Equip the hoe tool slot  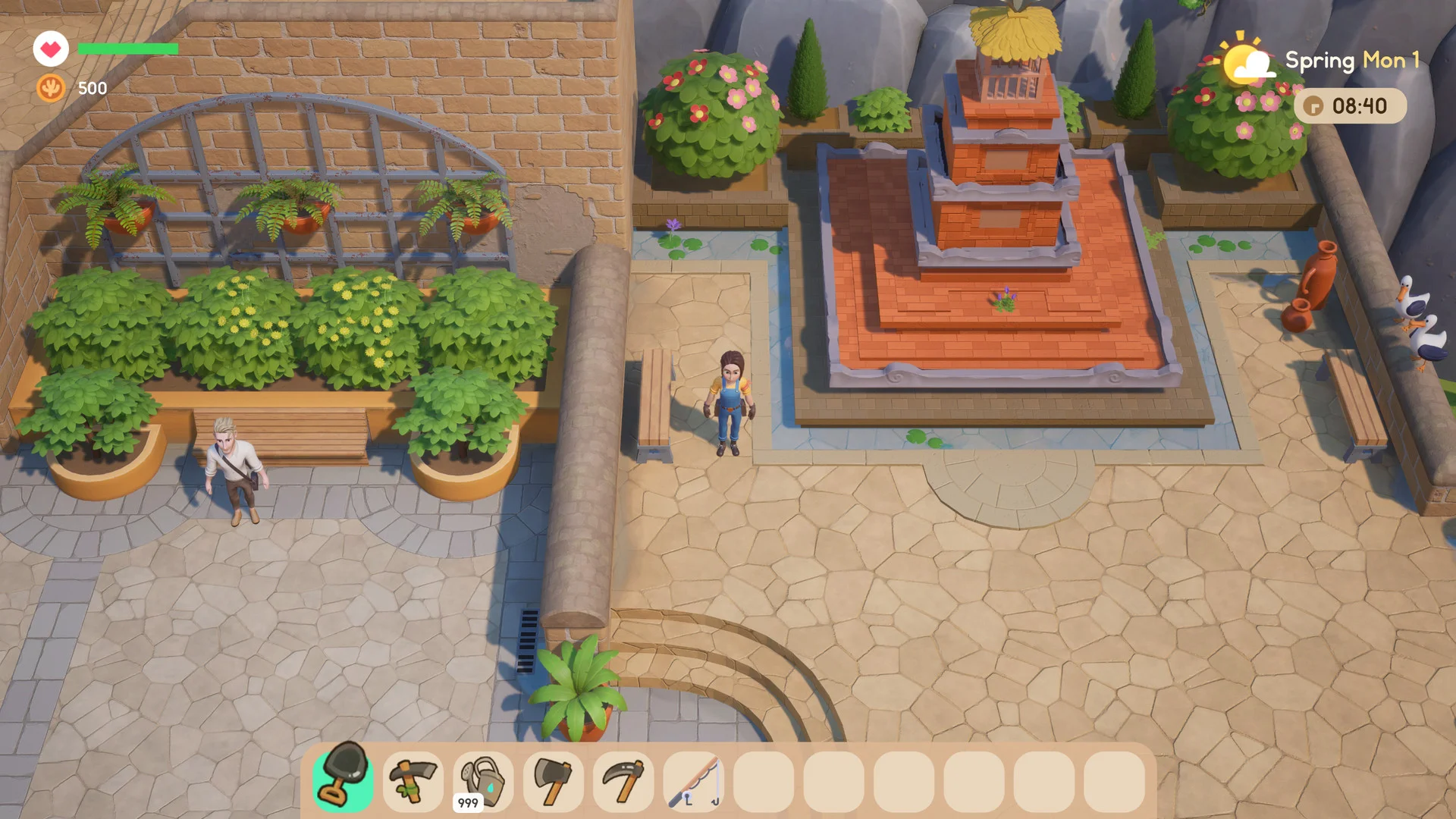(x=413, y=781)
